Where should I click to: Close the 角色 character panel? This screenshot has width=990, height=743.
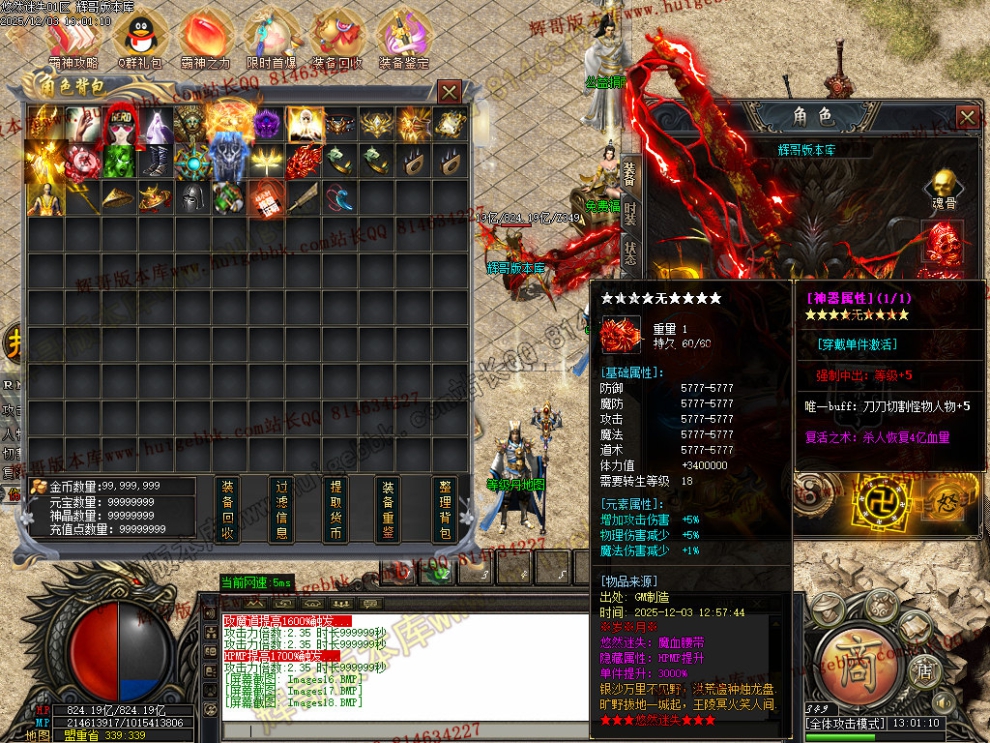(x=967, y=117)
